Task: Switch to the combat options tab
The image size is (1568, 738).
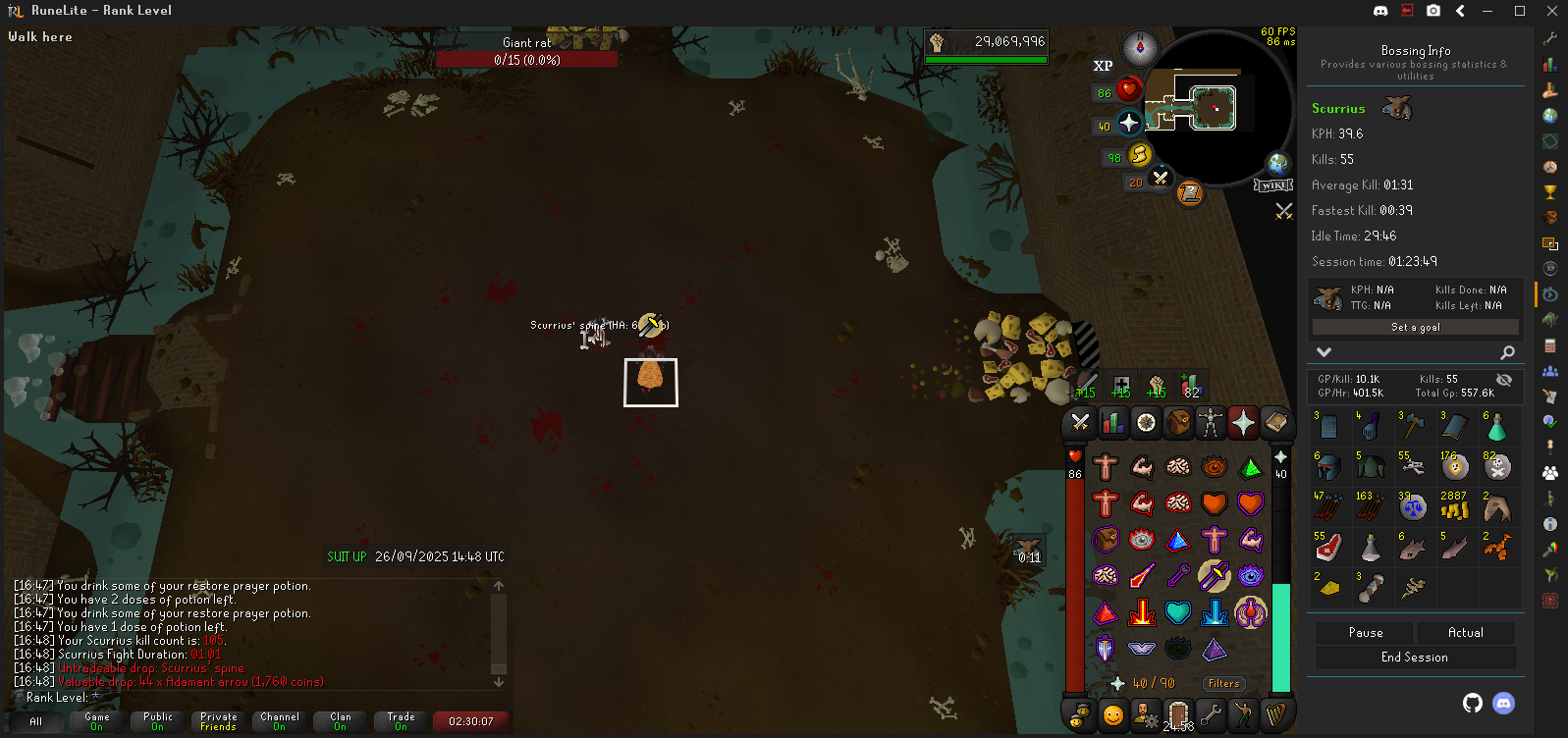Action: click(x=1080, y=423)
